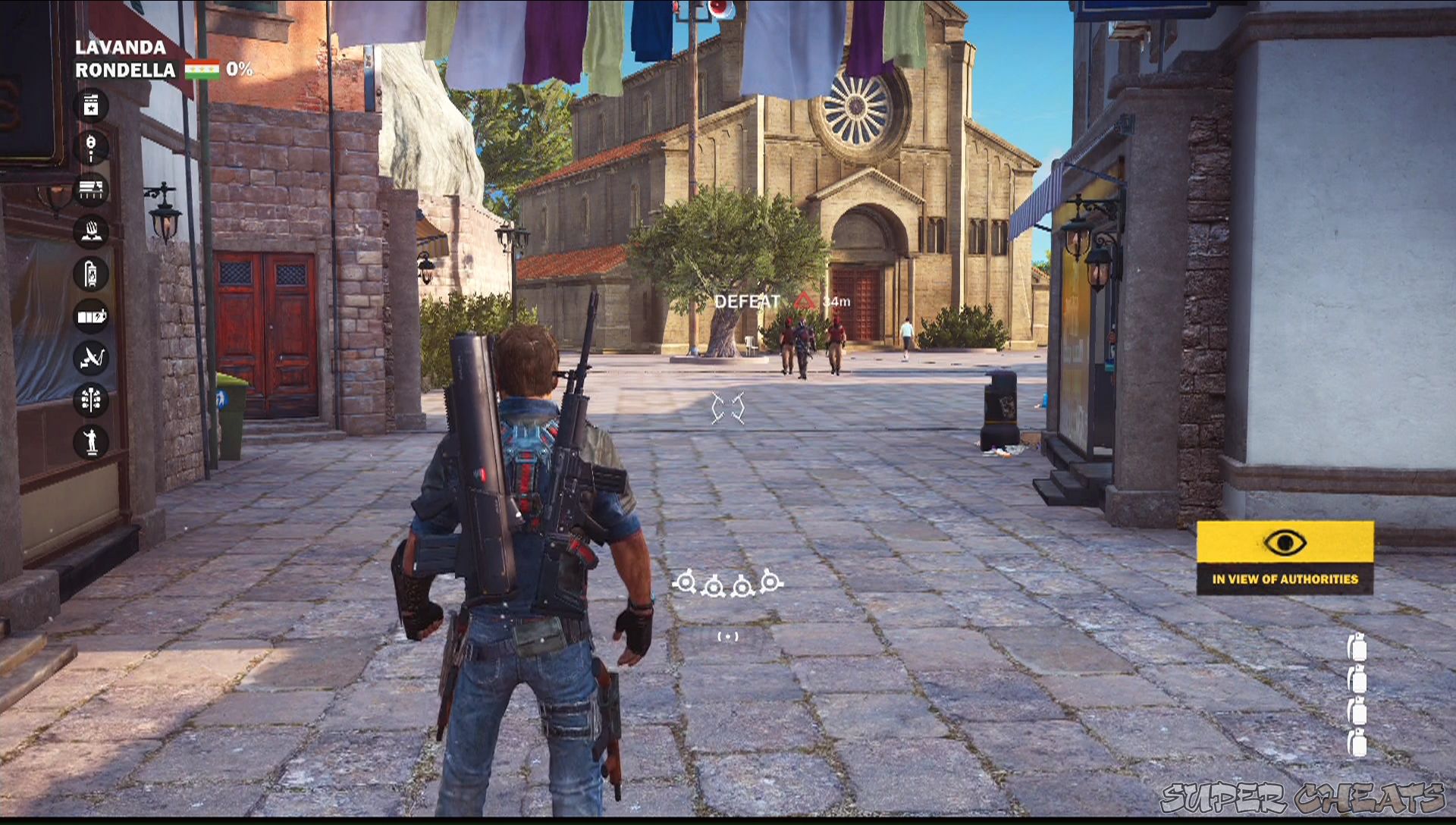The height and width of the screenshot is (825, 1456).
Task: Select the police station star icon
Action: [93, 106]
